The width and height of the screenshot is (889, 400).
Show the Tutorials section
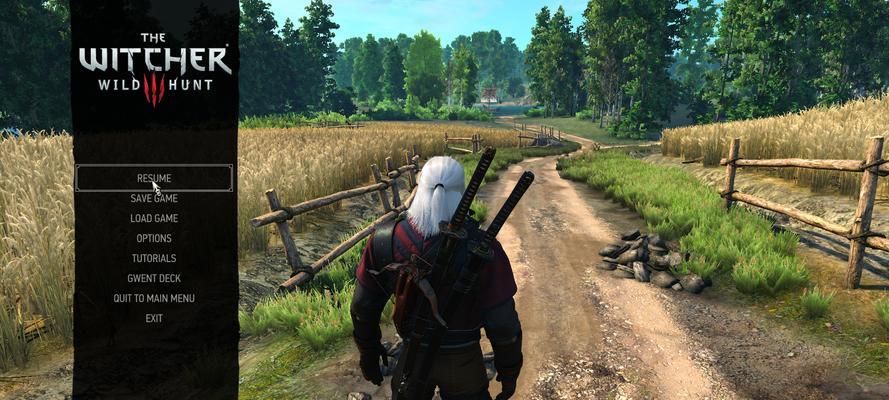[154, 258]
